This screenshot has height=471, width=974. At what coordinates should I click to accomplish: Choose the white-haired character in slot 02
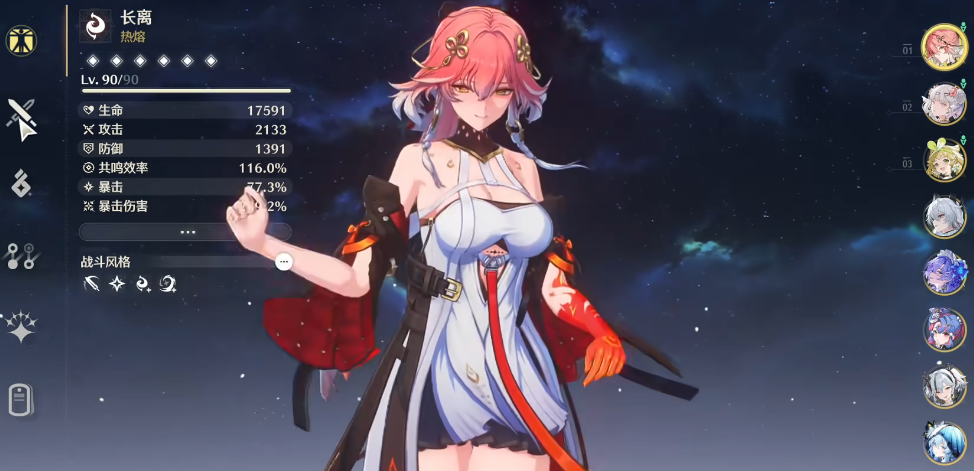(x=944, y=104)
